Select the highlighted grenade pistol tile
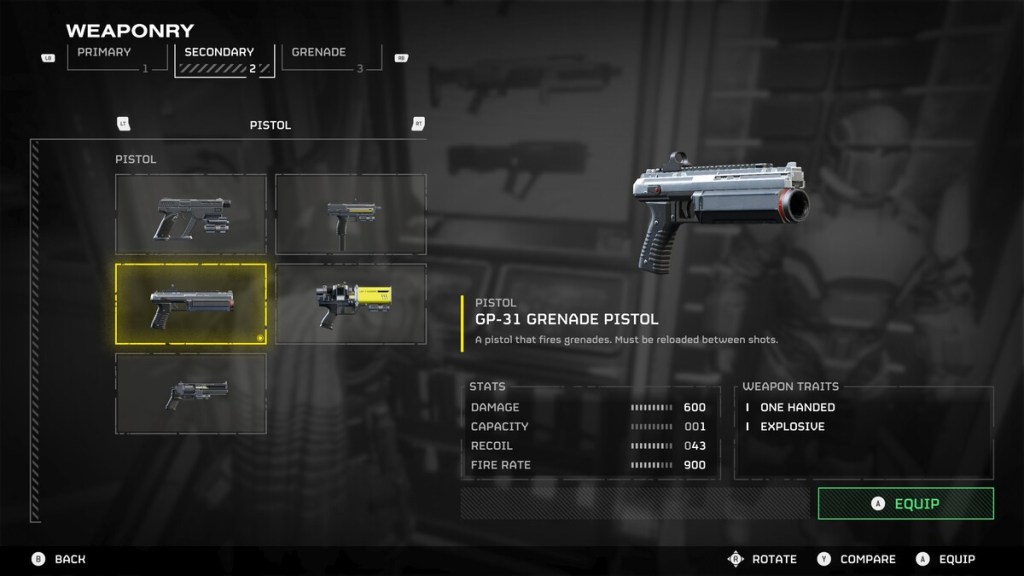 coord(191,304)
